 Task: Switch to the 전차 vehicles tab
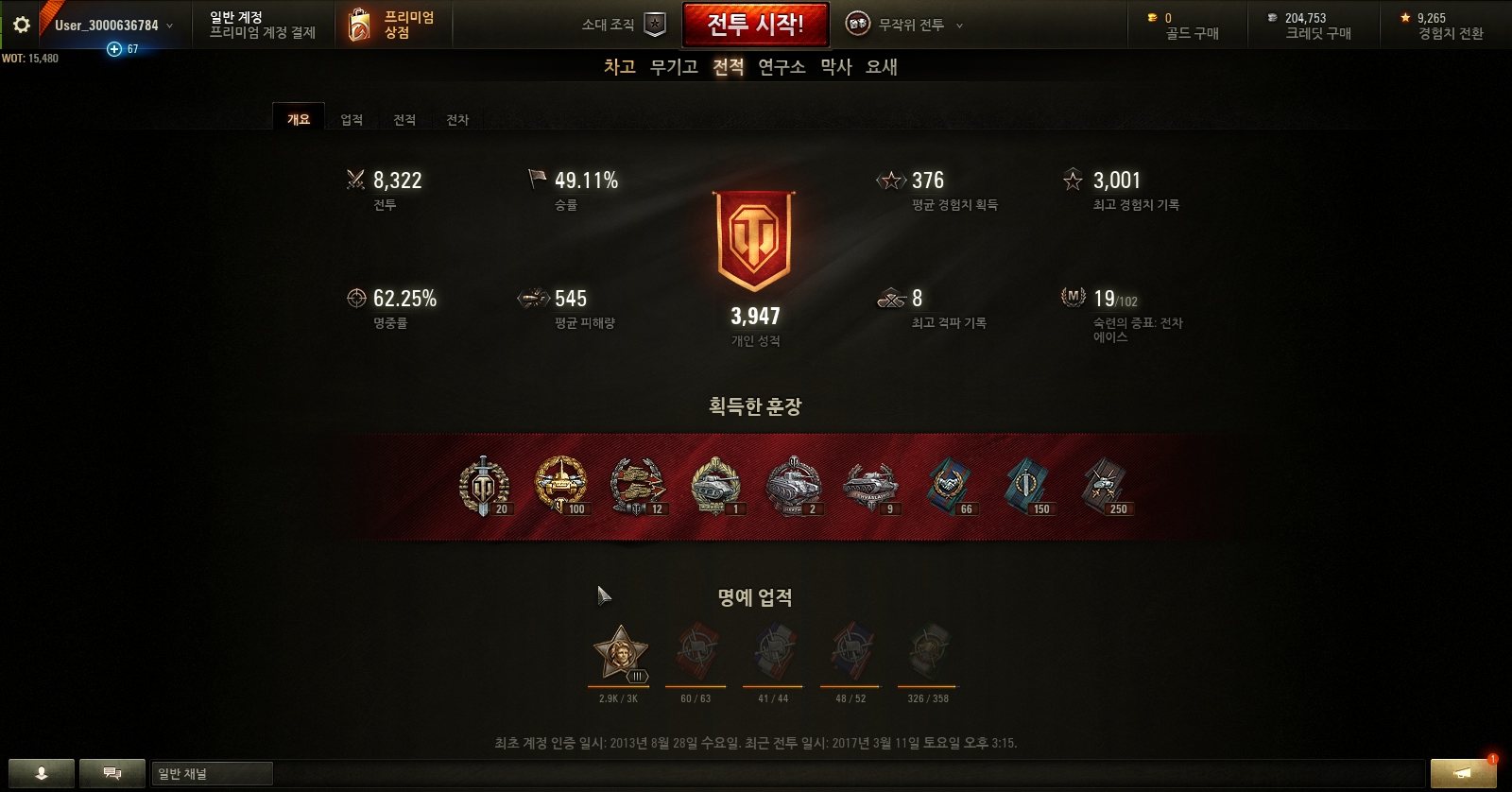[457, 120]
